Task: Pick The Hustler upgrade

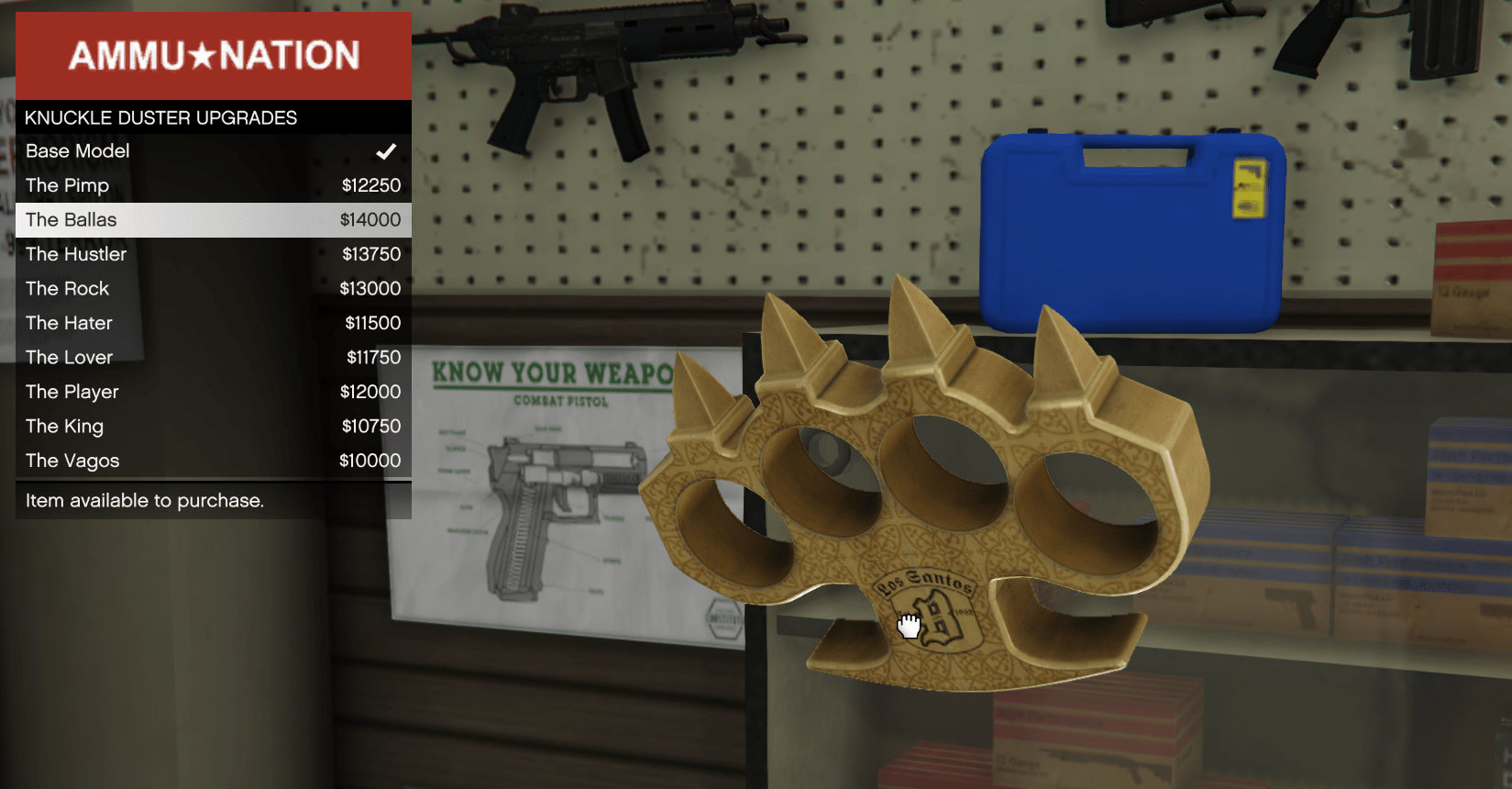Action: tap(76, 254)
